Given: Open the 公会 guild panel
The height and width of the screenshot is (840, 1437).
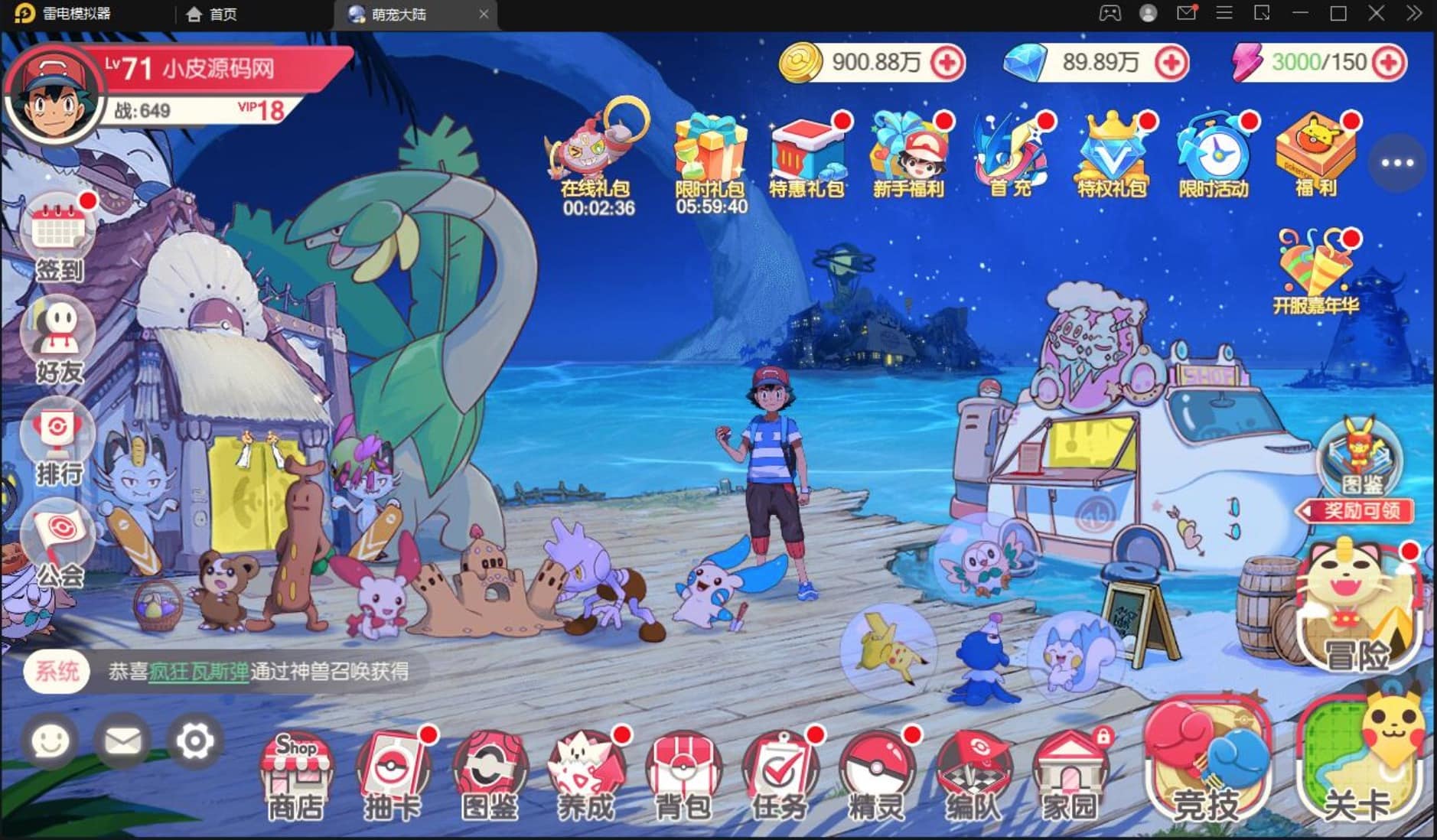Looking at the screenshot, I should tap(59, 545).
